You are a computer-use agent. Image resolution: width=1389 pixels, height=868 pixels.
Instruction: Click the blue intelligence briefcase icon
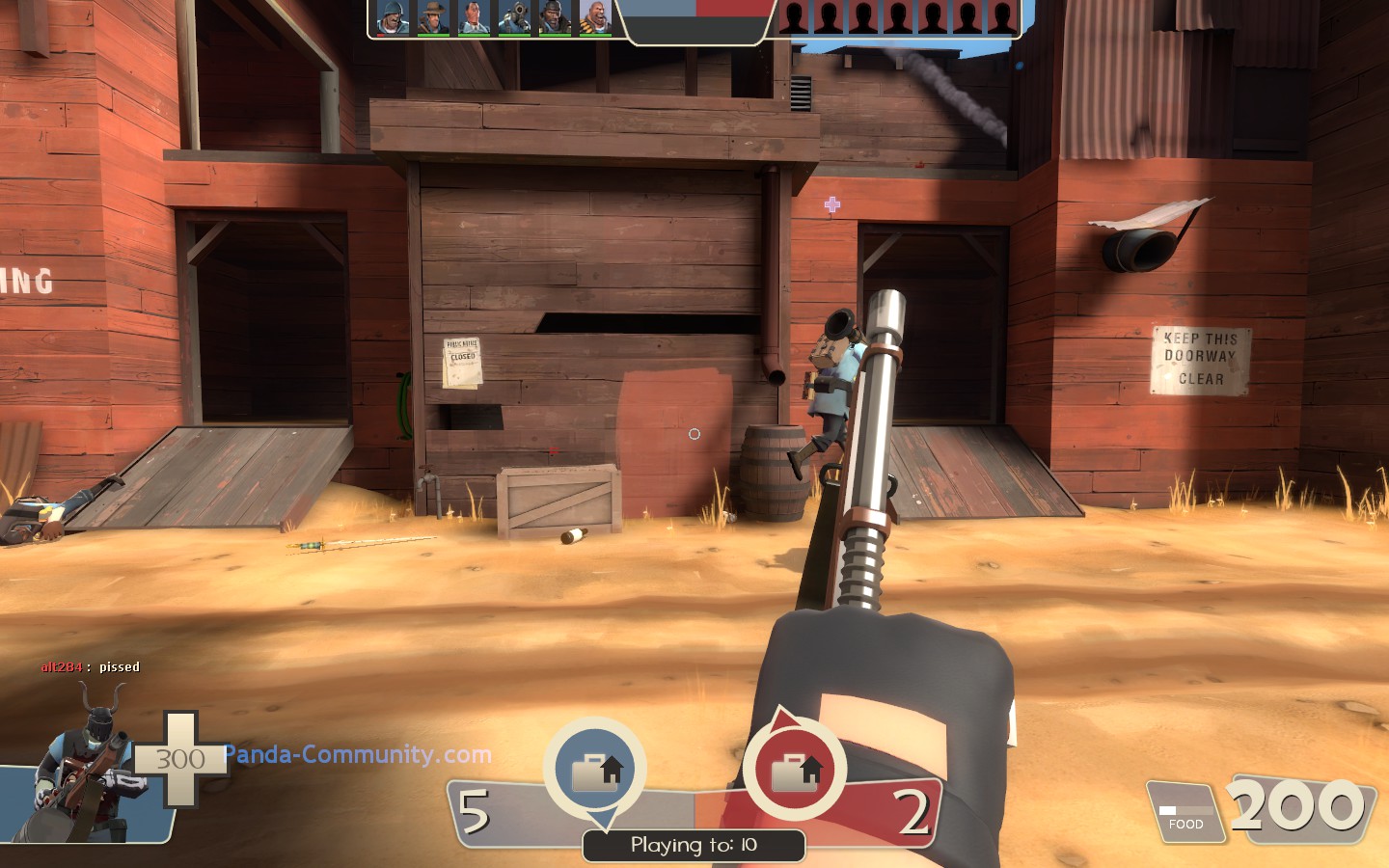coord(595,771)
